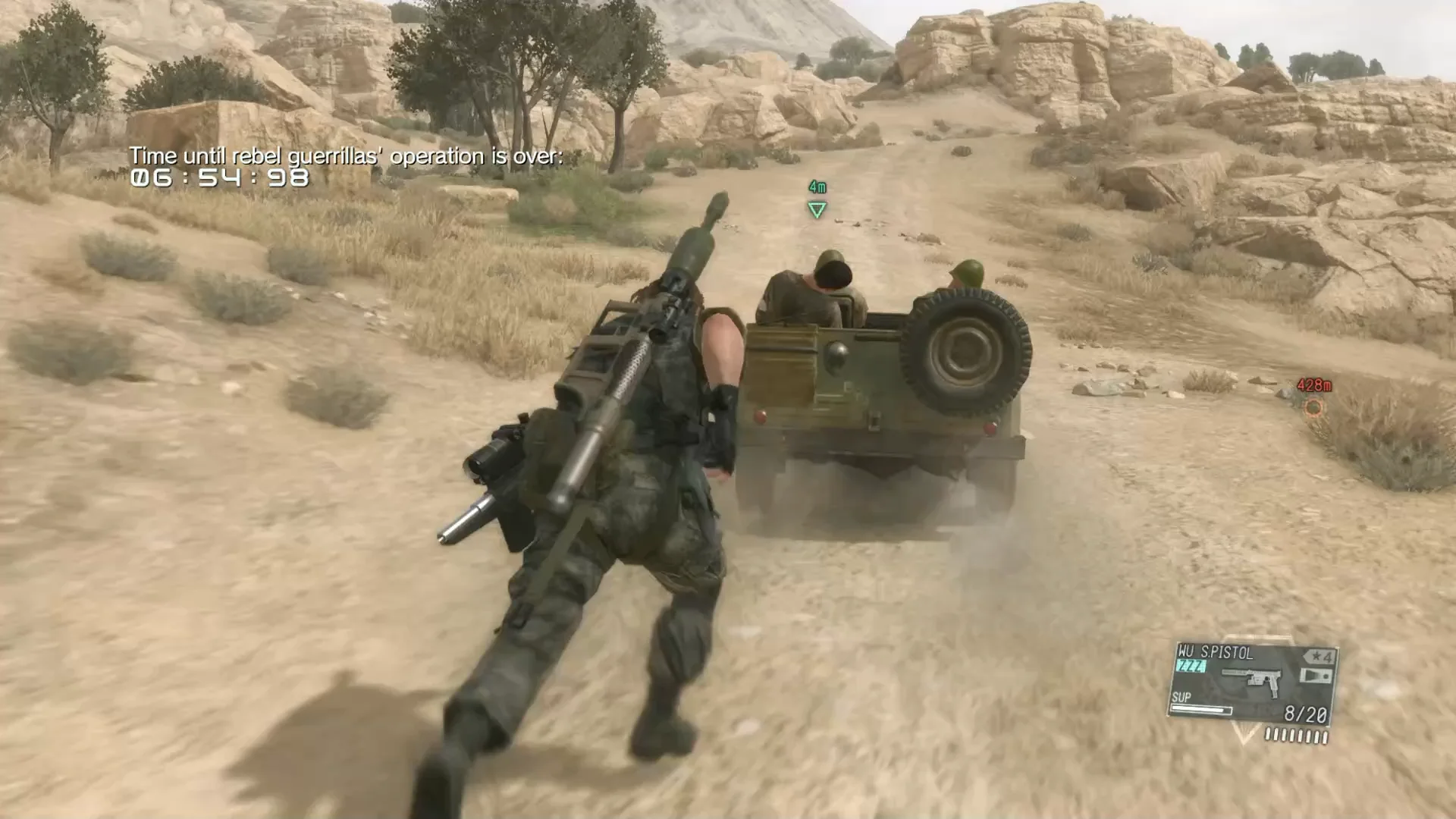
Task: Click the suppressor attachment icon
Action: click(x=1232, y=672)
